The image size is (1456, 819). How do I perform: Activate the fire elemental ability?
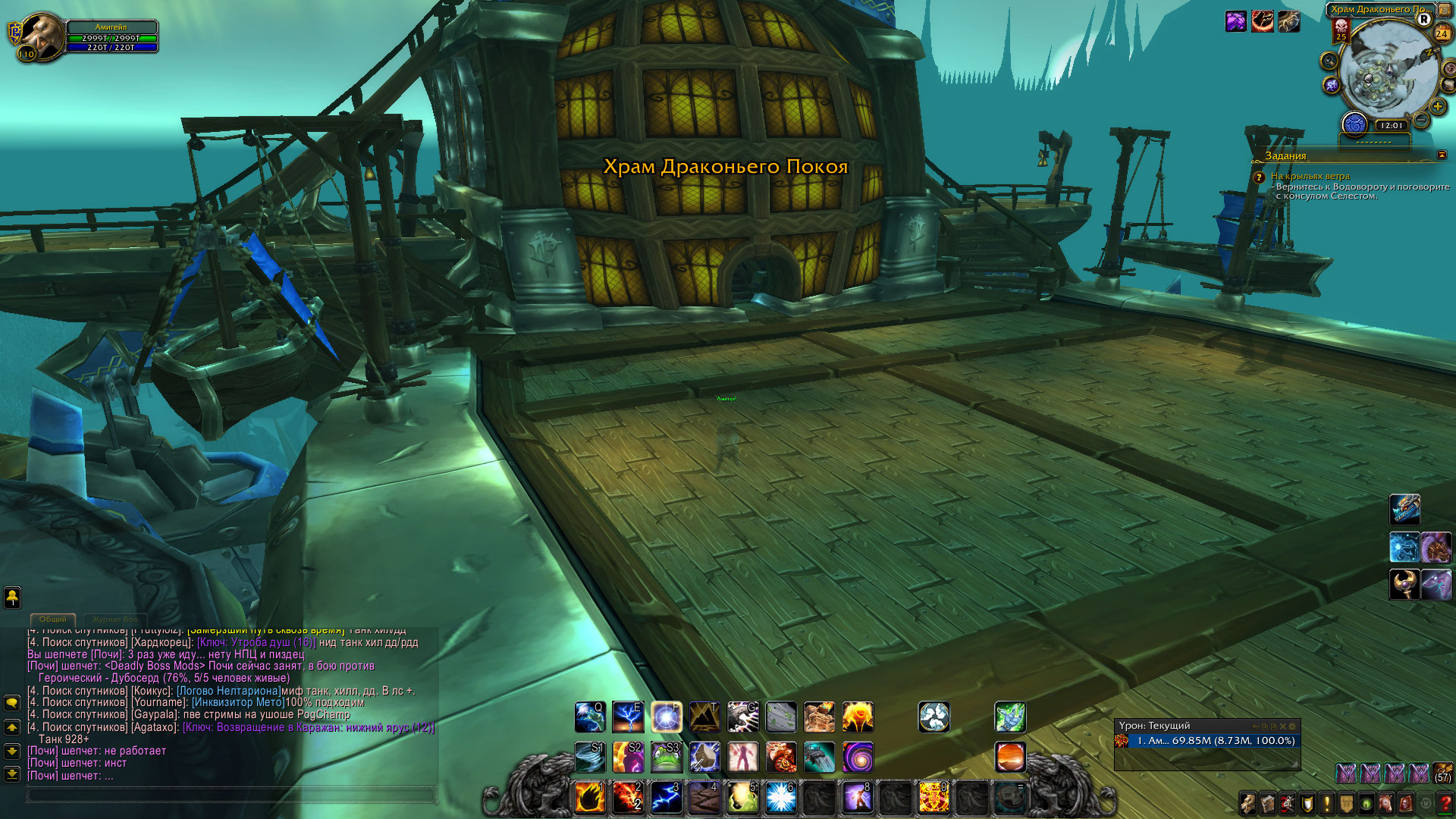pos(858,717)
